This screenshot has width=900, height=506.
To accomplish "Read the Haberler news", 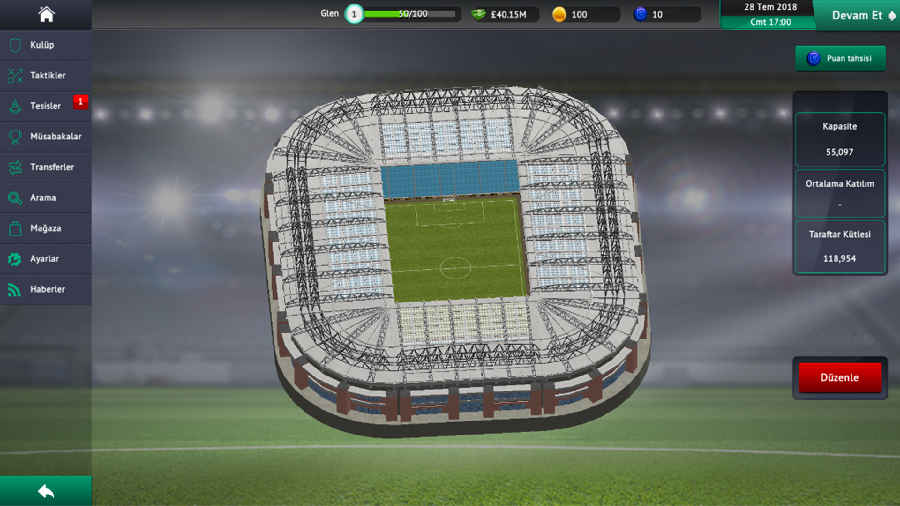I will (x=46, y=289).
